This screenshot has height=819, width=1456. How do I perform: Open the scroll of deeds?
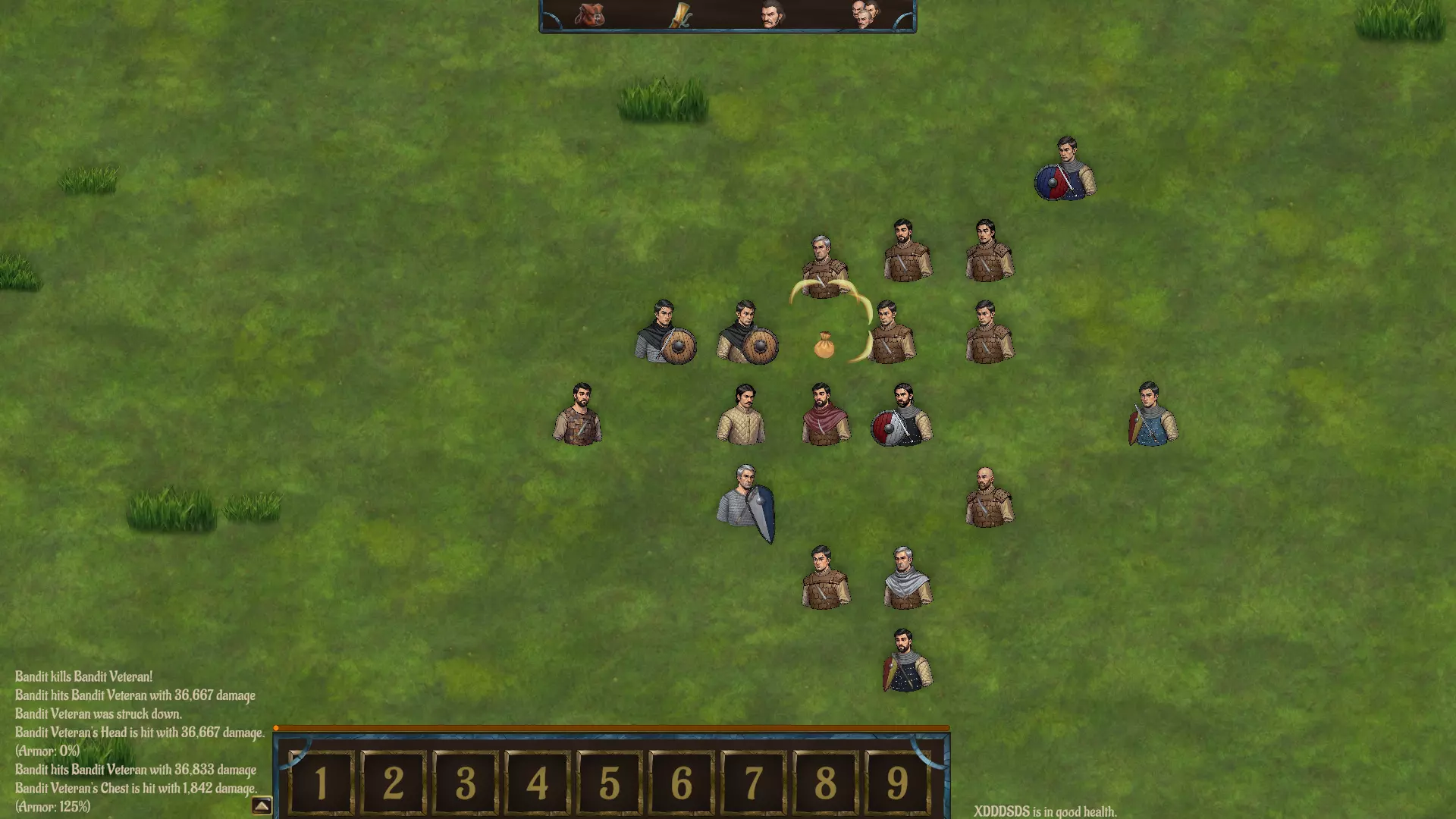coord(681,15)
